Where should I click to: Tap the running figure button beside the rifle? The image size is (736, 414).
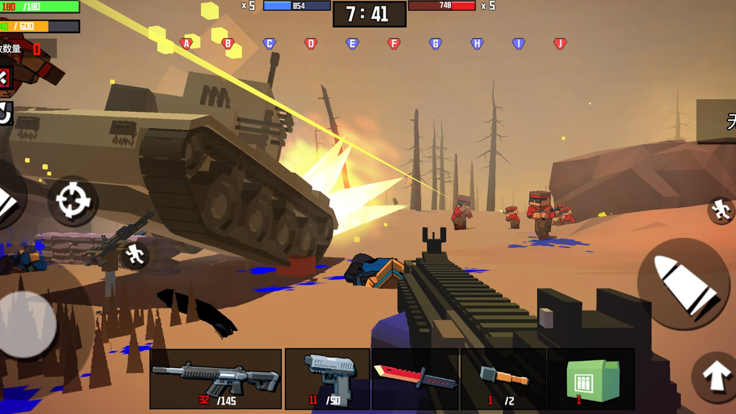pyautogui.click(x=135, y=255)
